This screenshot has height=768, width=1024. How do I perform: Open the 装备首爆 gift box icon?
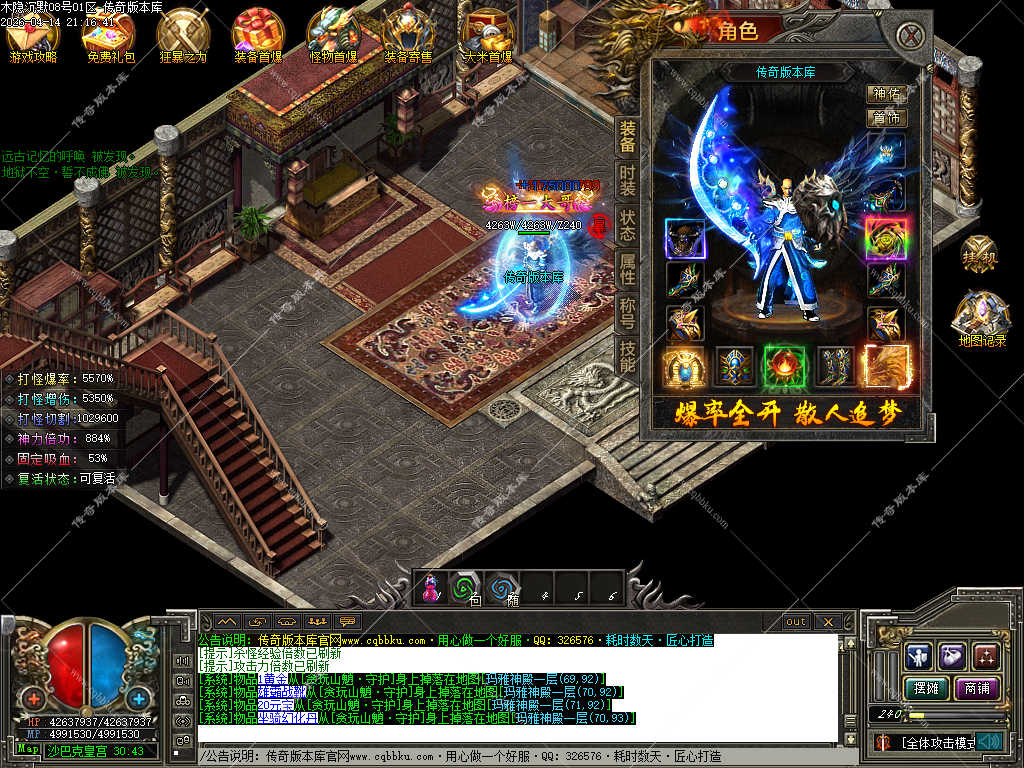[258, 37]
